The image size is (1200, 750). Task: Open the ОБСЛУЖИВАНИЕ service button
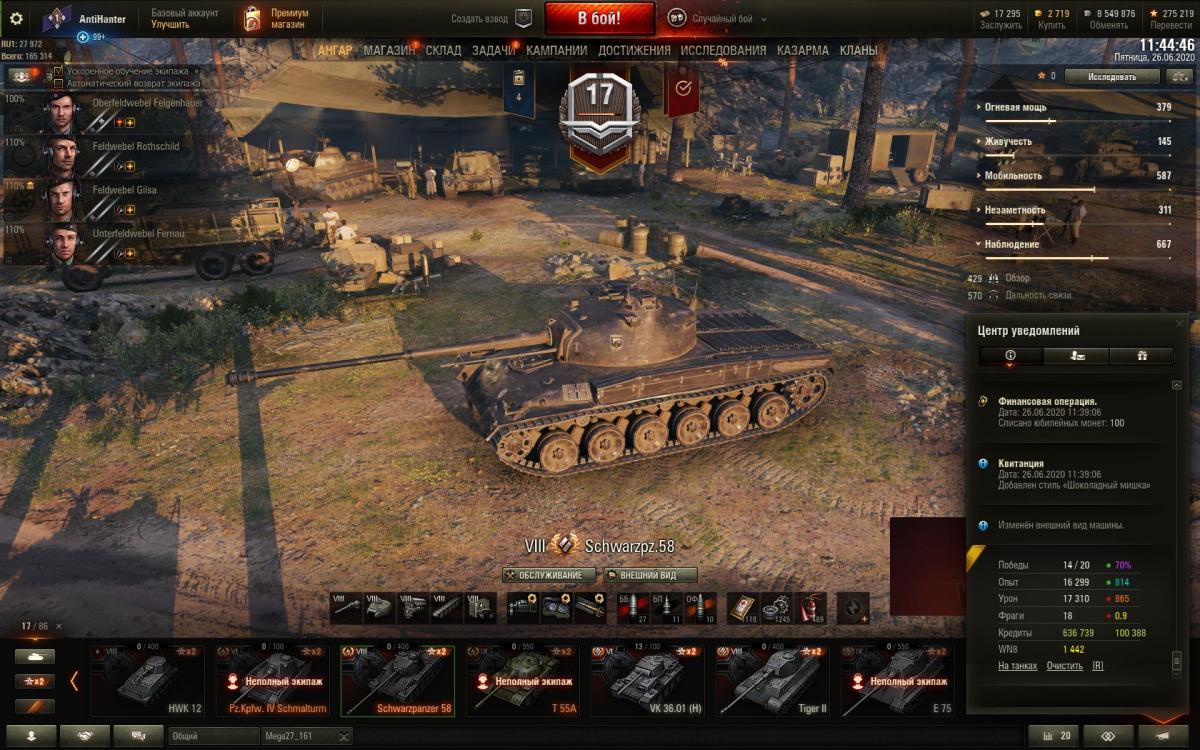[x=549, y=575]
